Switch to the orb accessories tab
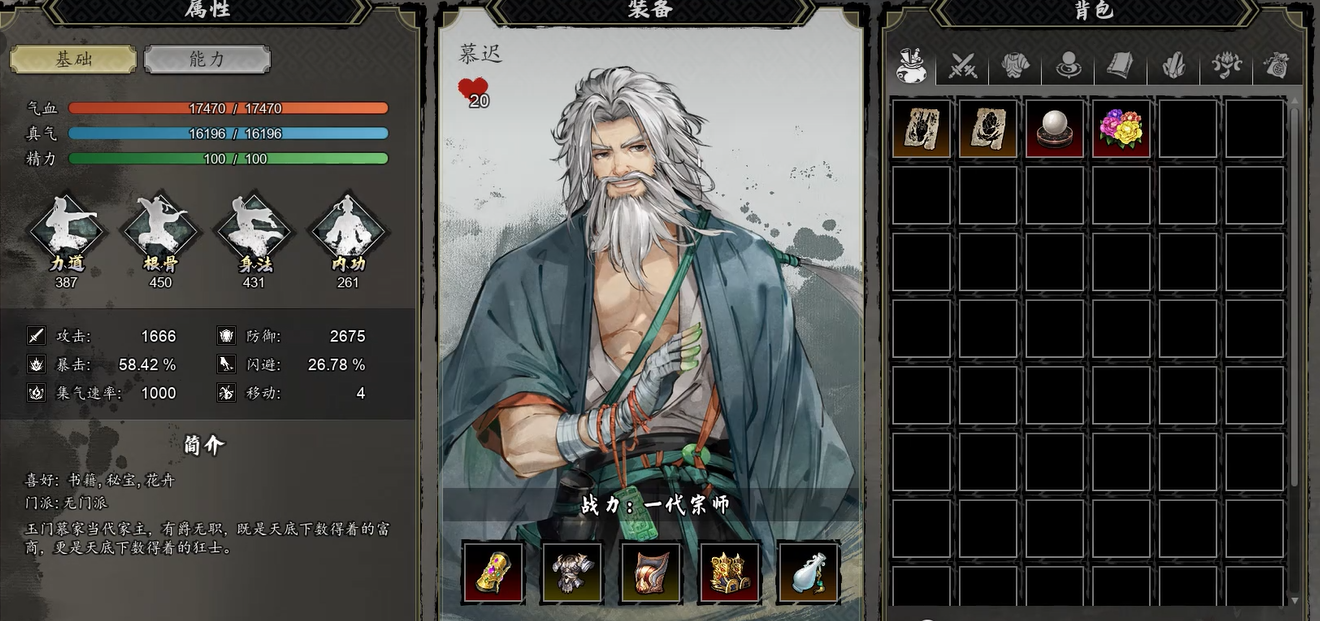1320x621 pixels. pos(1067,67)
